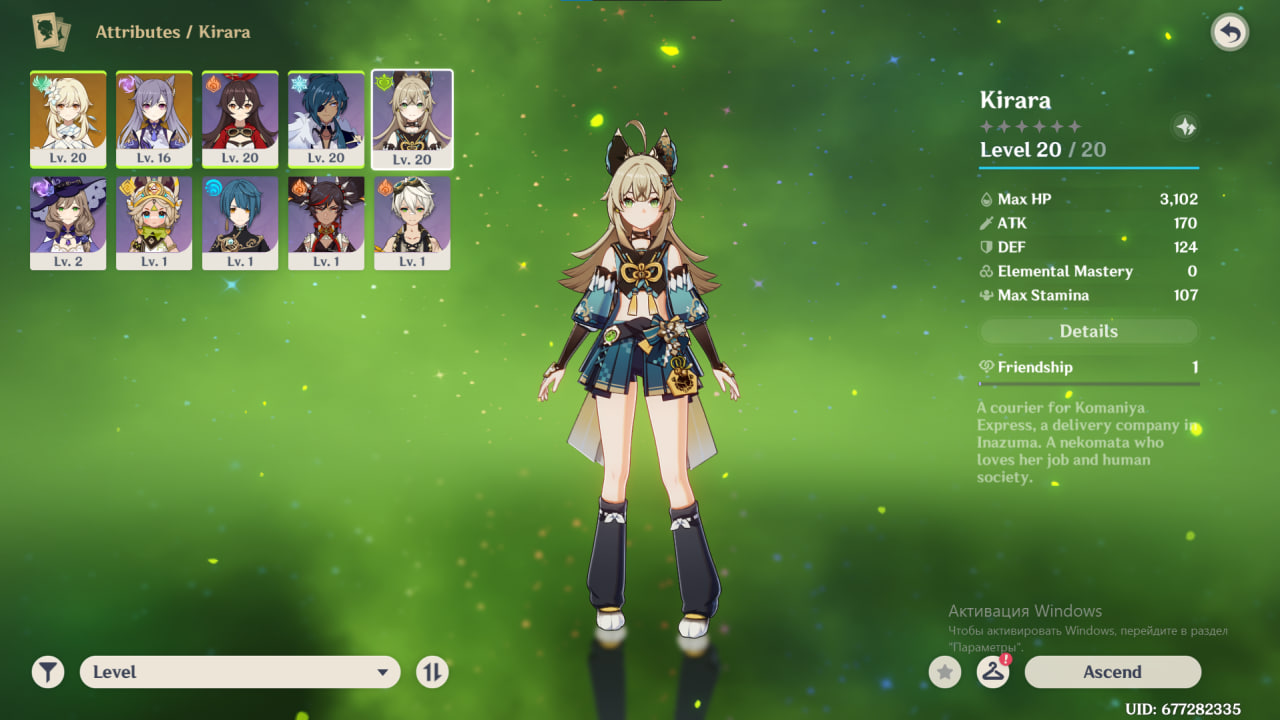
Task: Go back using the return arrow
Action: 1229,33
